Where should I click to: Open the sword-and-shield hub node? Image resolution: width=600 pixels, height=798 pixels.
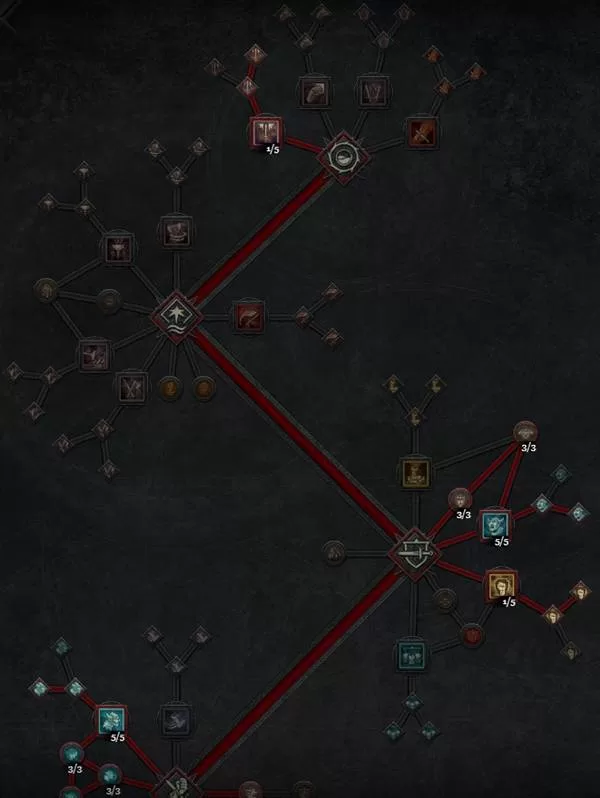[x=413, y=549]
